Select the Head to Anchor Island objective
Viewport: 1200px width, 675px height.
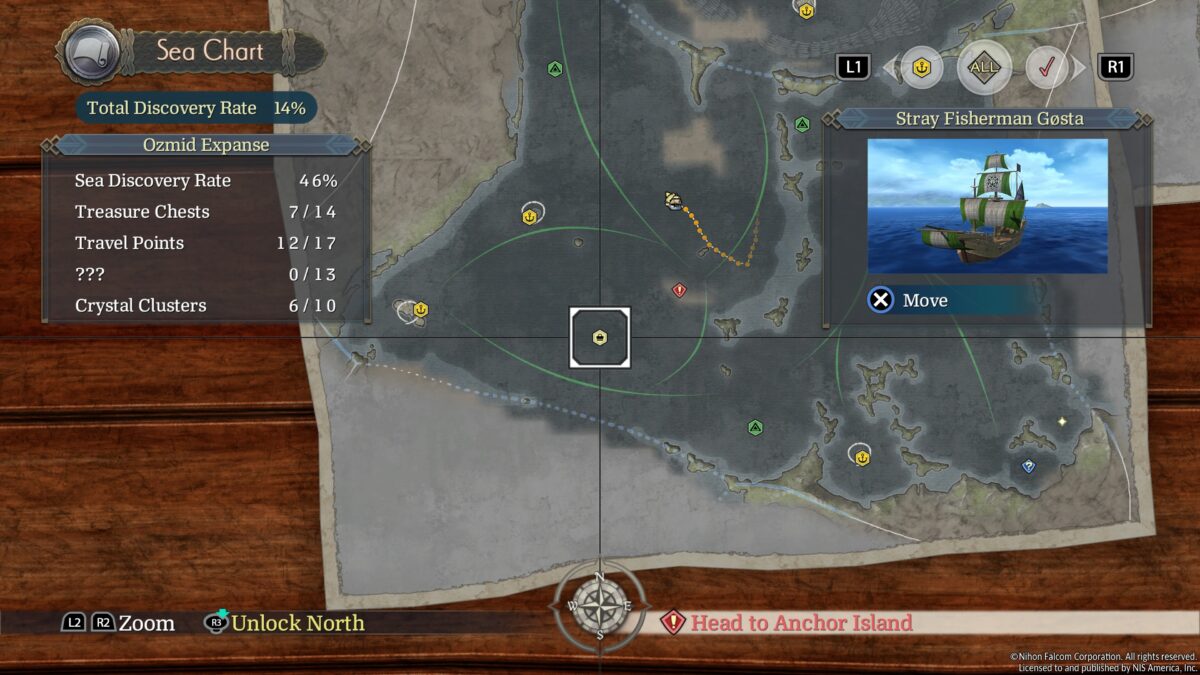click(788, 623)
